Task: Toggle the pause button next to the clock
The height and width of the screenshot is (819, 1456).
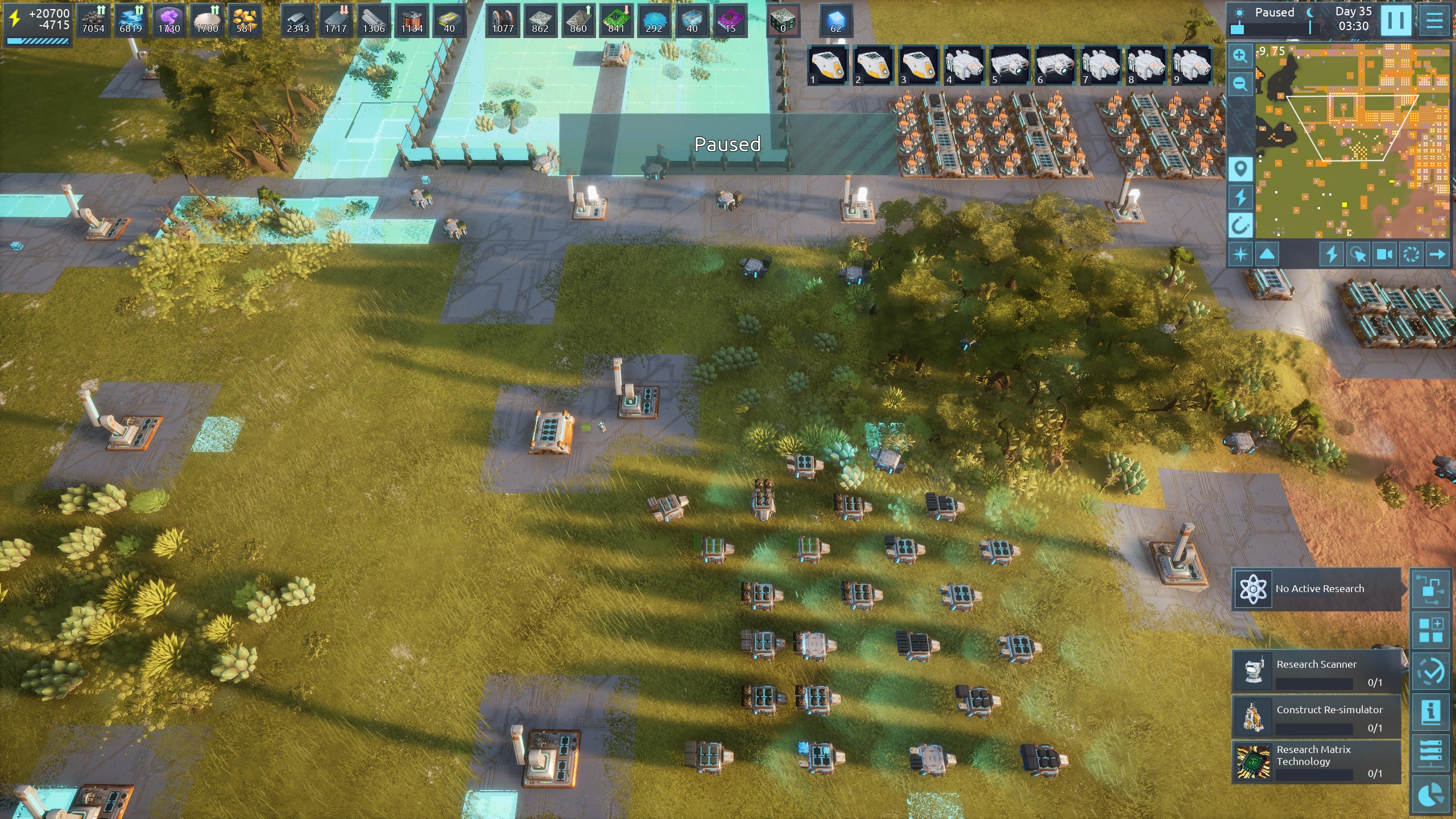Action: [1395, 20]
